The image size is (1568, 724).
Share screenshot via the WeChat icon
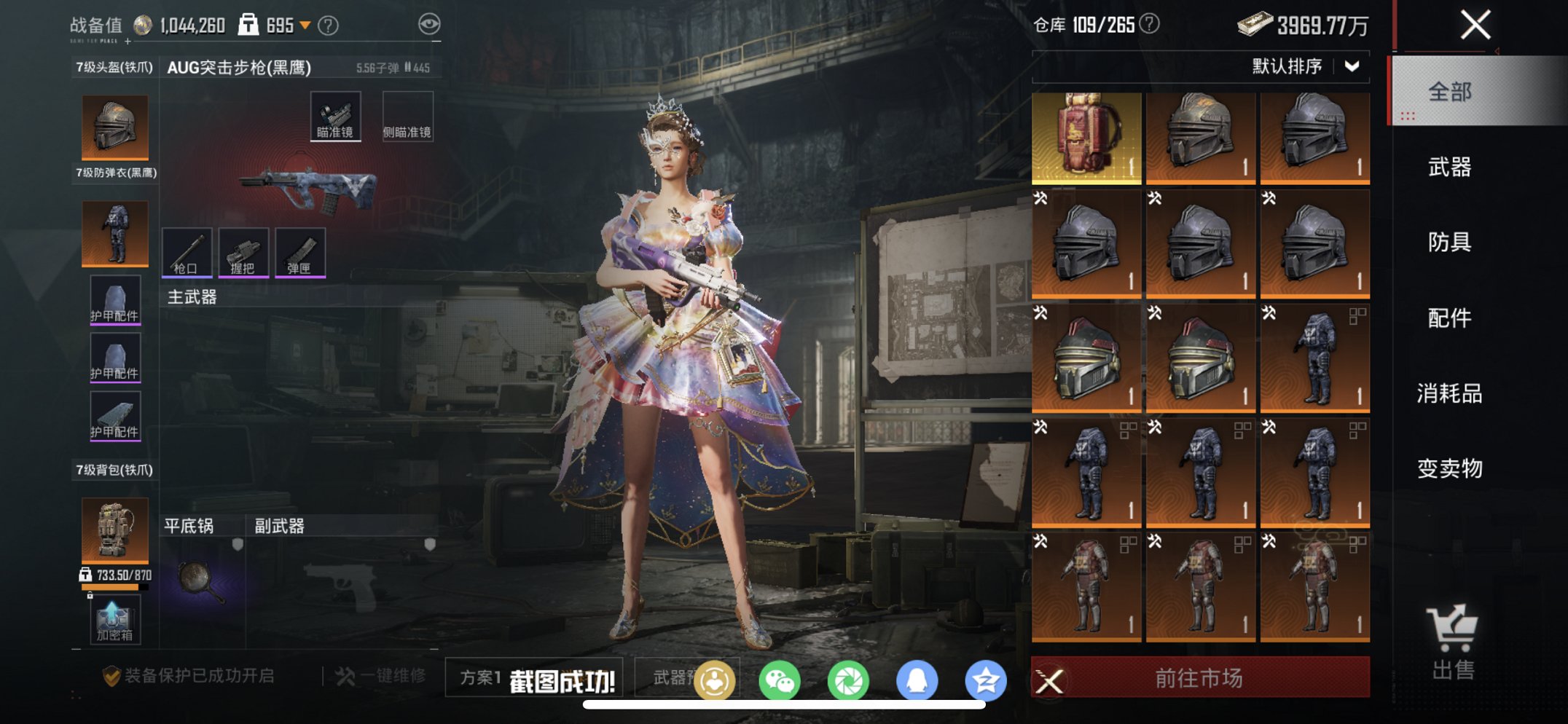tap(779, 681)
